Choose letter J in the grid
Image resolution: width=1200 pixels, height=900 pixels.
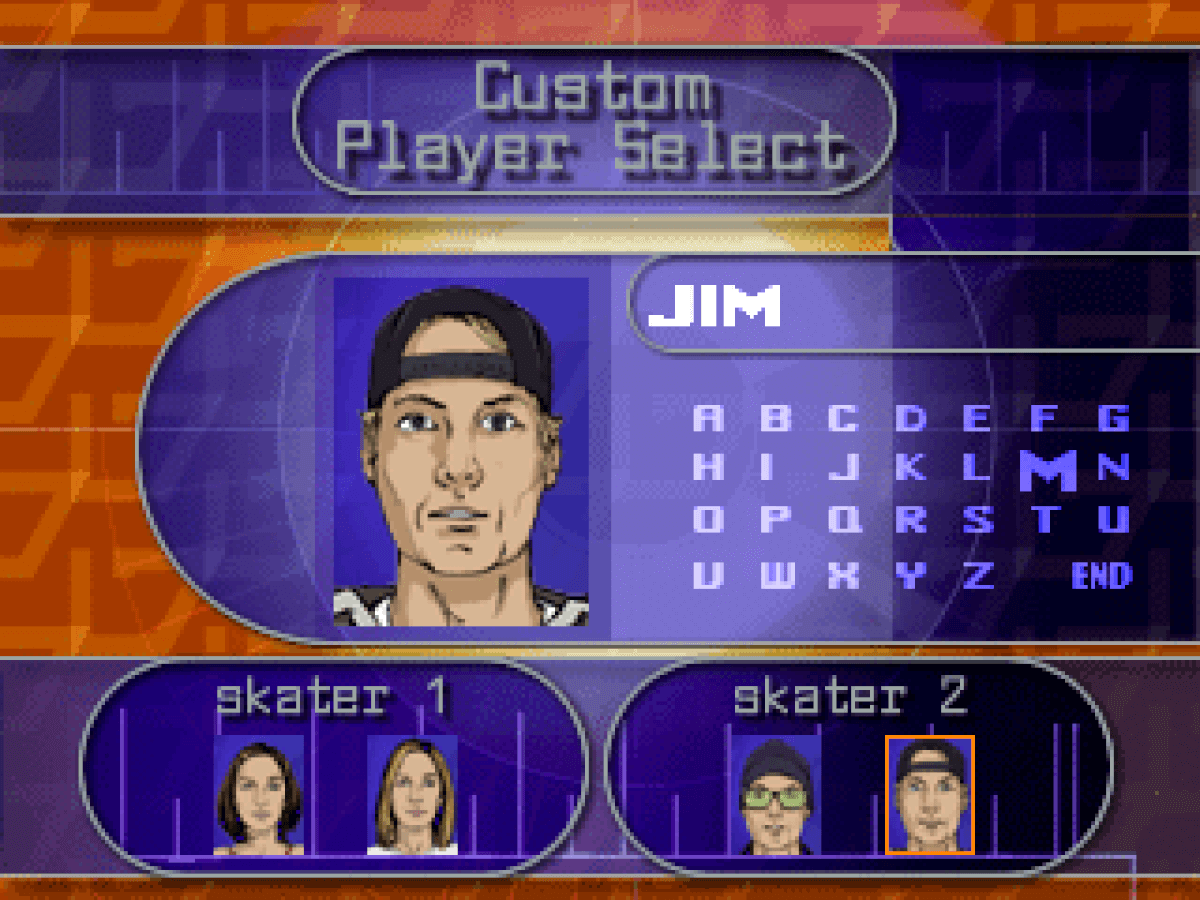tap(844, 468)
